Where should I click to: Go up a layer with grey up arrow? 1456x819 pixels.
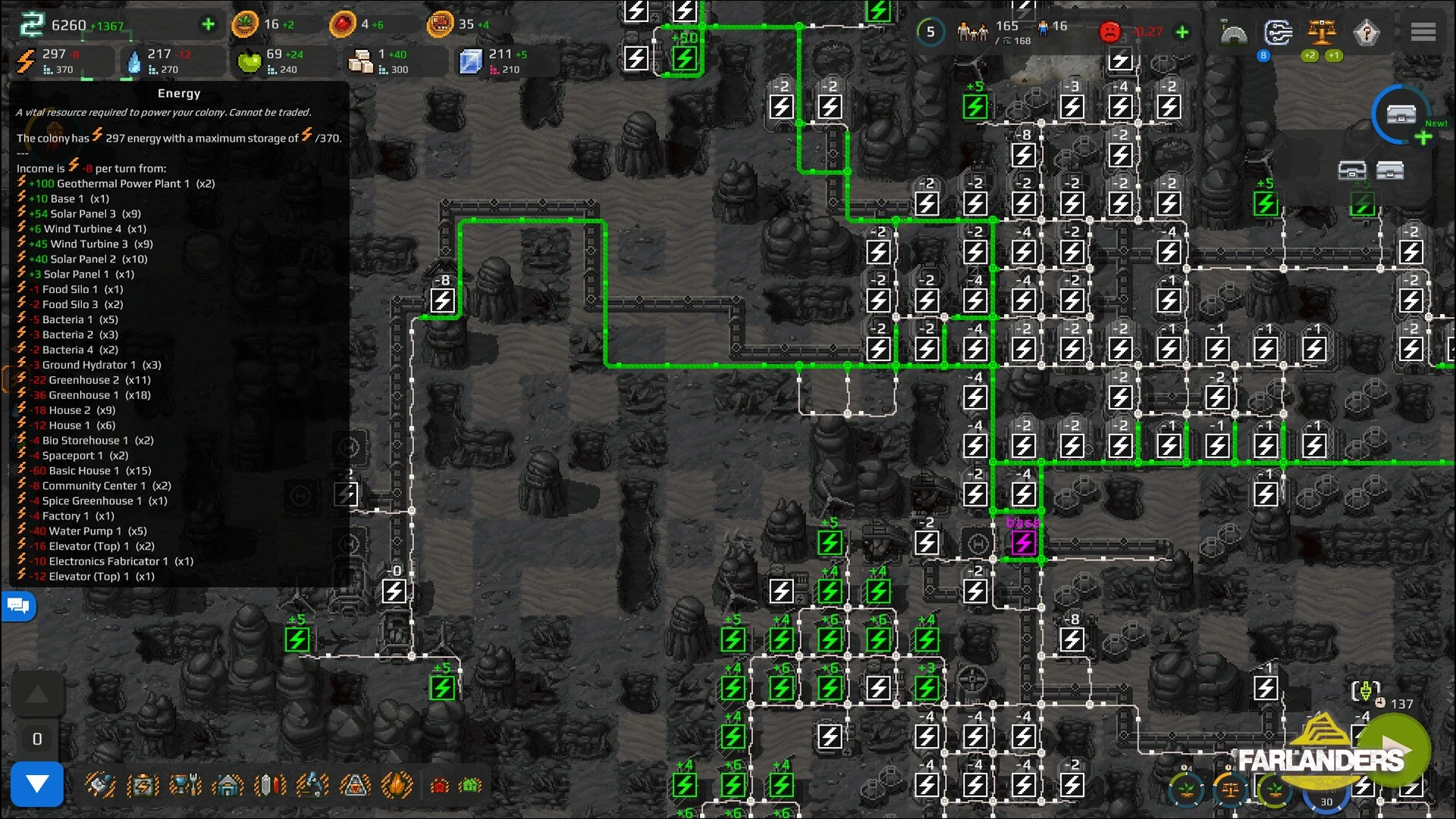point(37,695)
